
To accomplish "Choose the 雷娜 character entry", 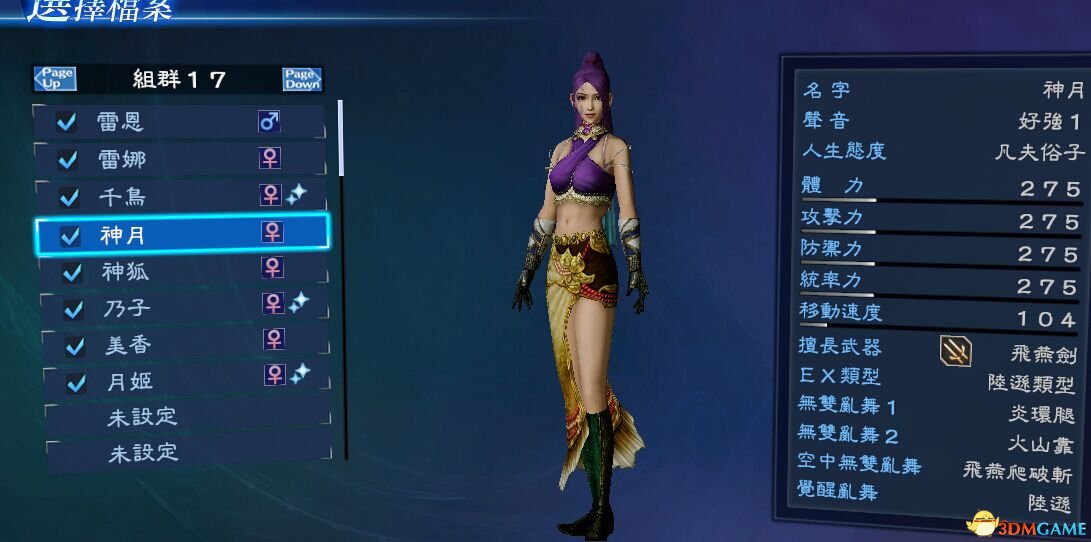I will pyautogui.click(x=180, y=159).
